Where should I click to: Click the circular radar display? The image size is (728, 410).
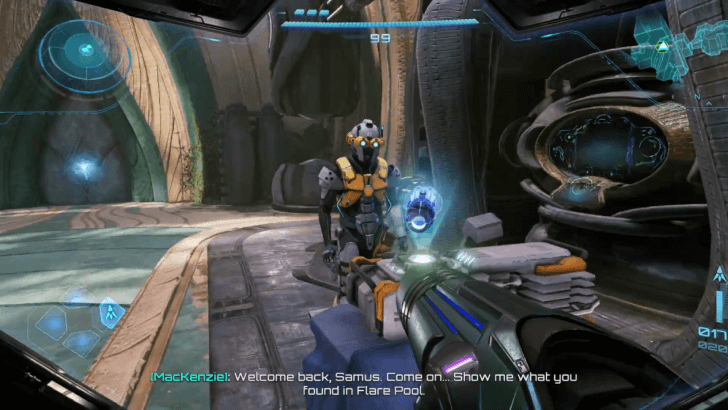[86, 48]
